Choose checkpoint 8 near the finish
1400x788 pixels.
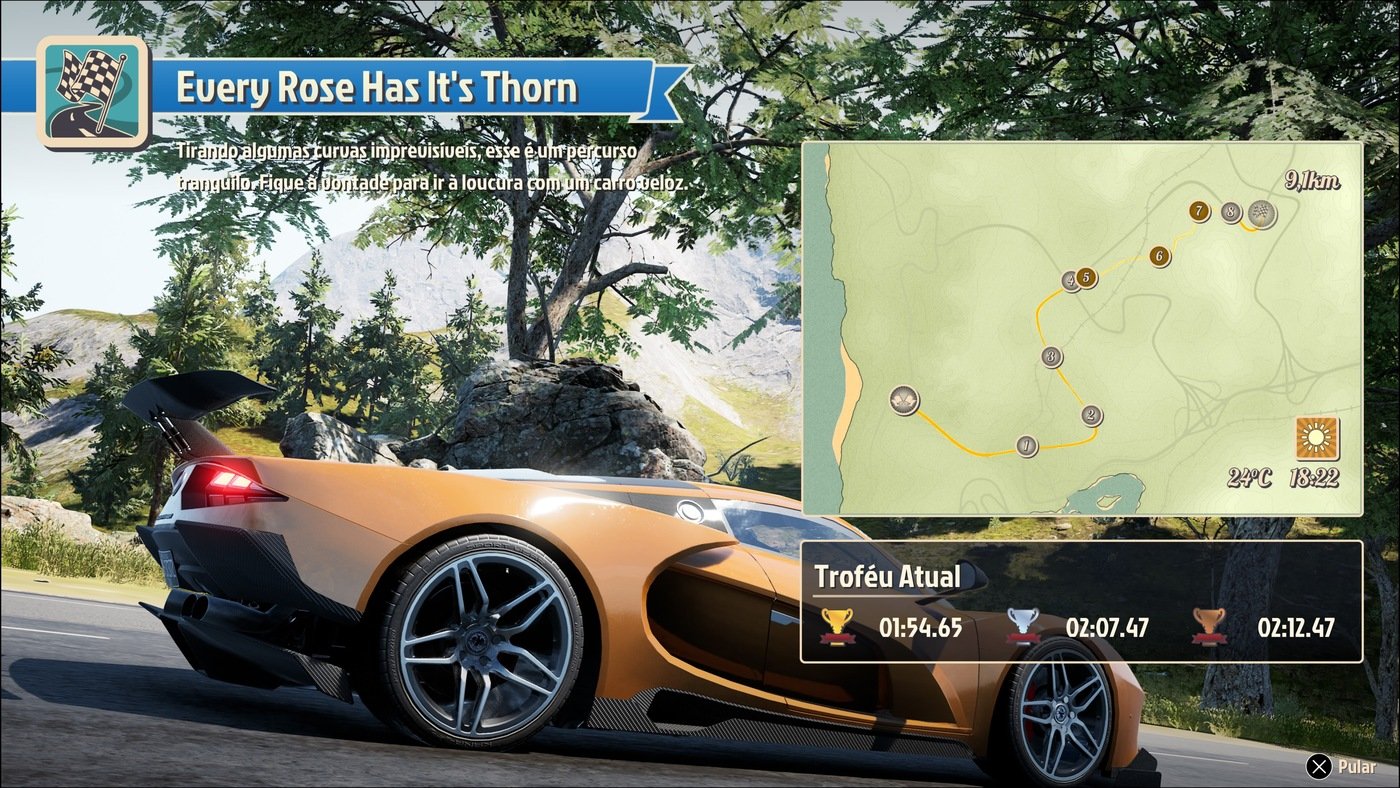point(1230,212)
